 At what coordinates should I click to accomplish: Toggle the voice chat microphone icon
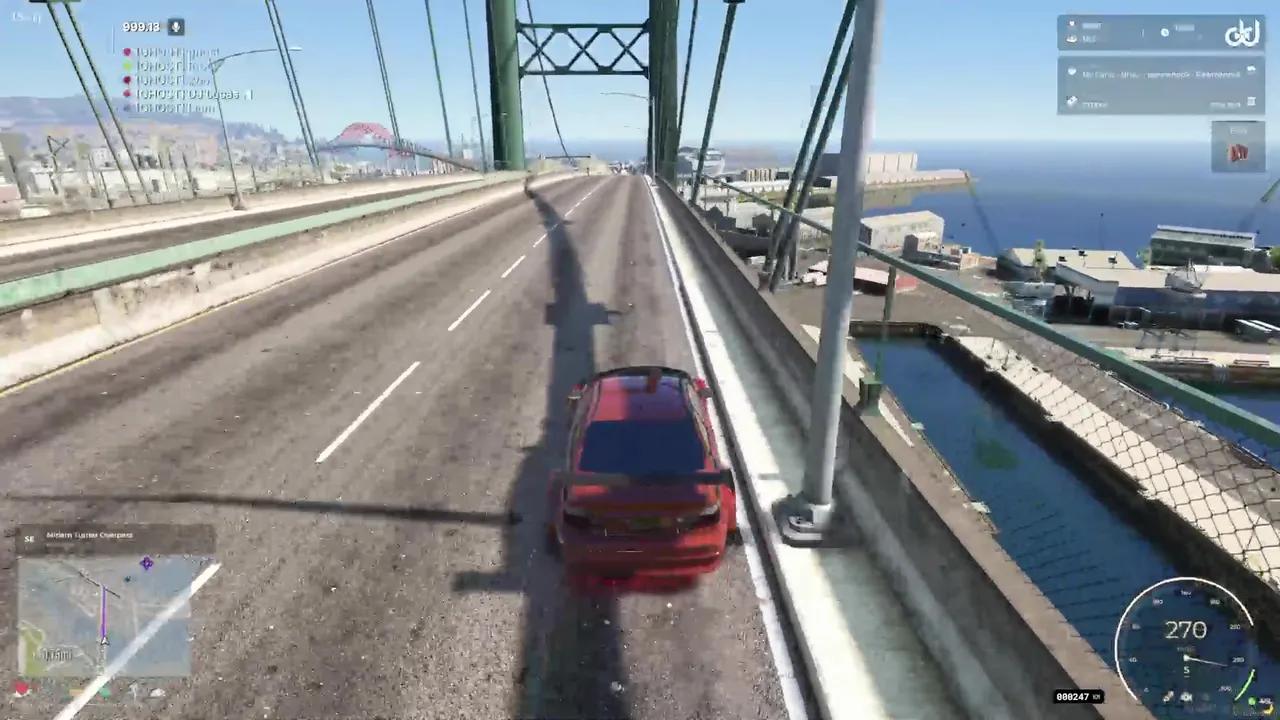click(176, 27)
